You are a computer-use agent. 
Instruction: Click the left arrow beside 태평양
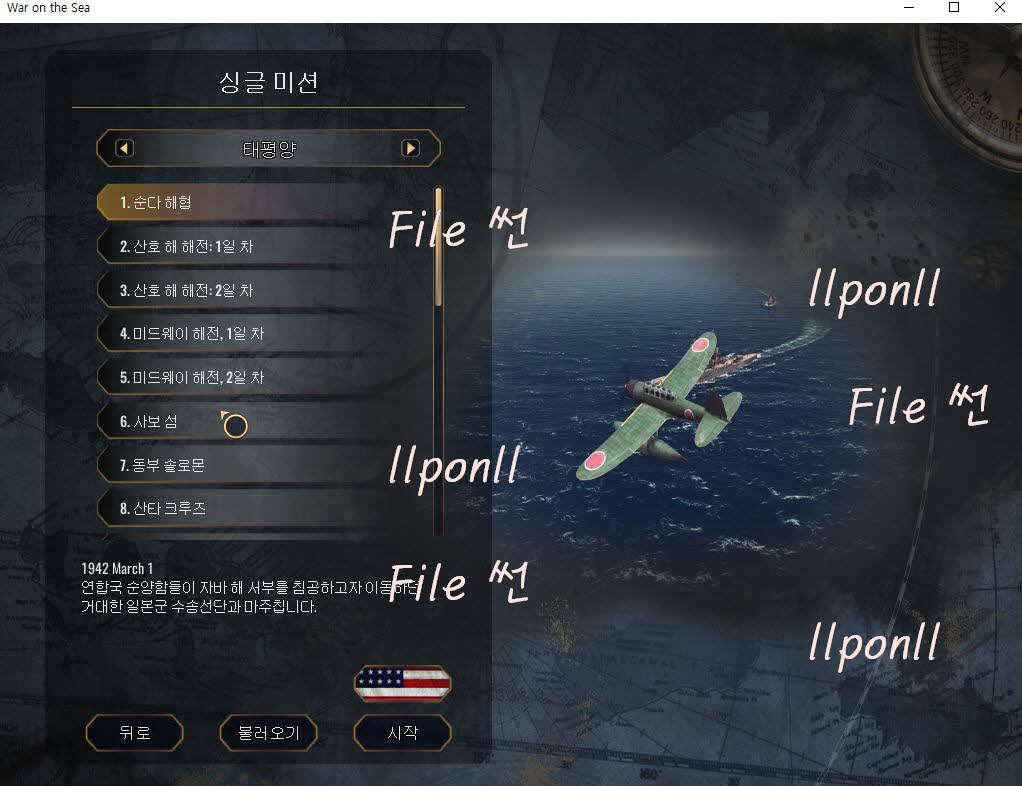125,149
